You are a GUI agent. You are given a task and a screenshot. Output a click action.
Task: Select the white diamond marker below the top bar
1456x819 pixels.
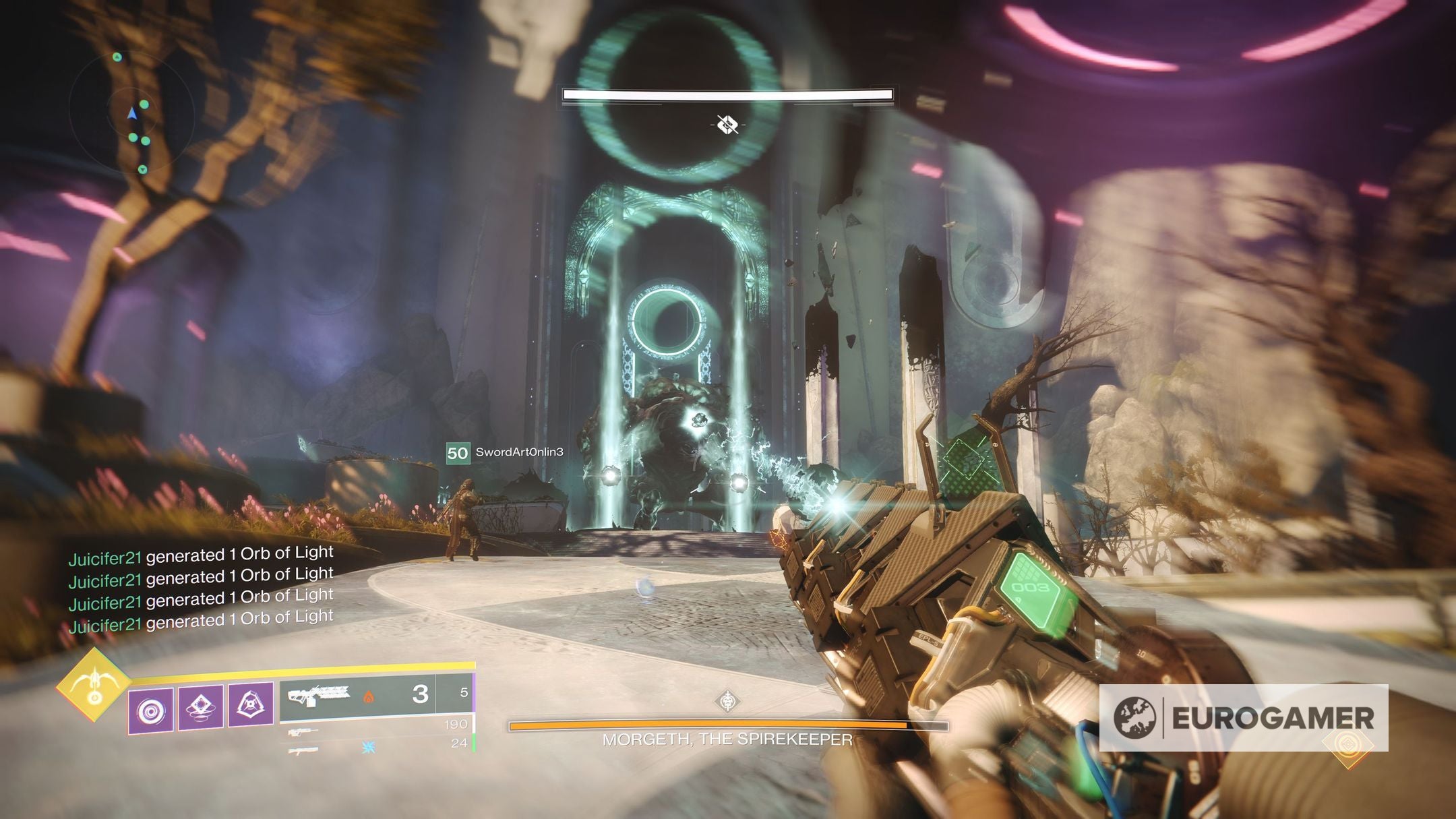[727, 125]
